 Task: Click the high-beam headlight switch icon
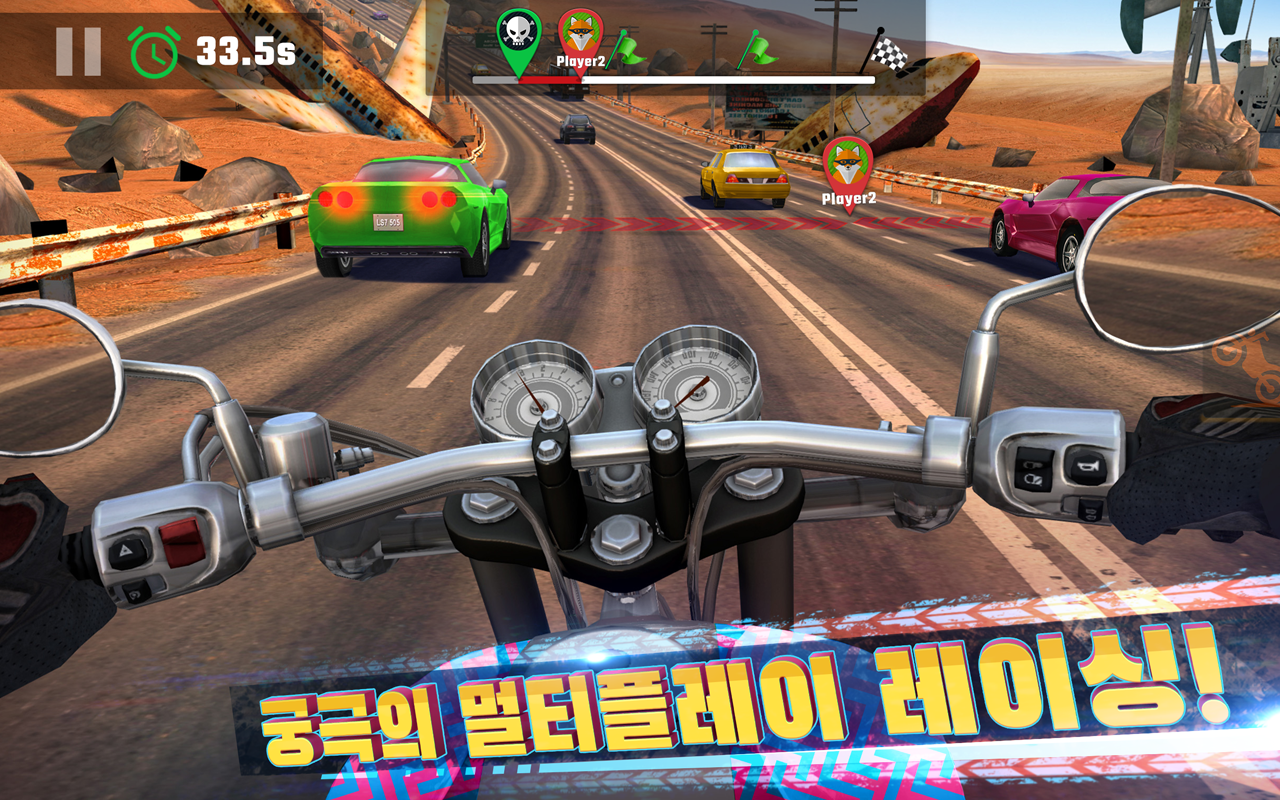1032,464
